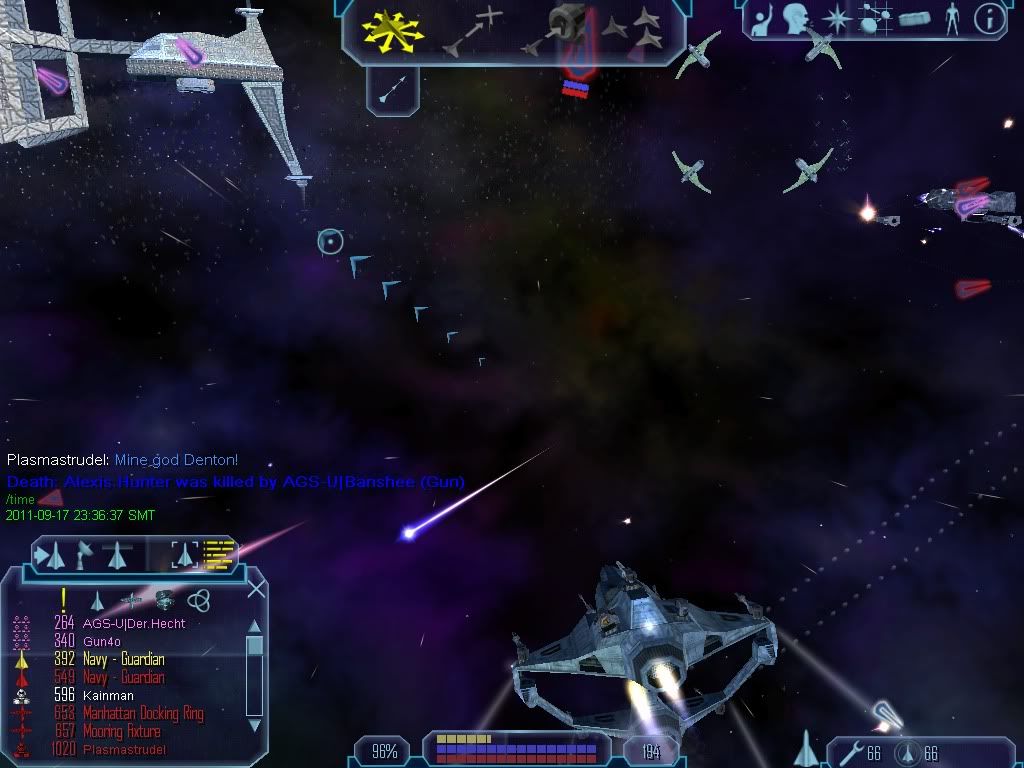Show the current information 'i' button
Screen dimensions: 1024x768
989,19
